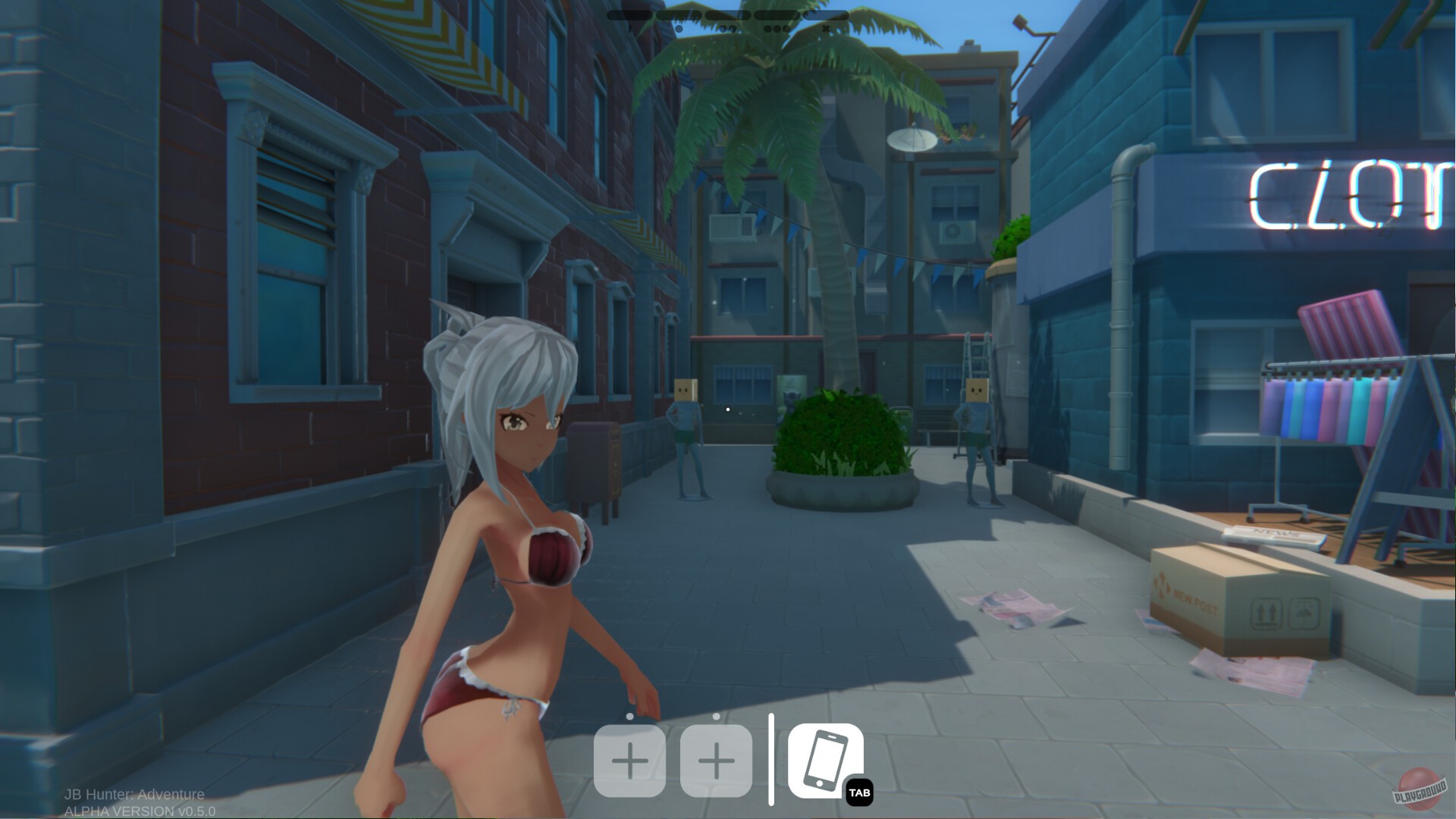Click the X icon below the fifth stat bar

[827, 28]
